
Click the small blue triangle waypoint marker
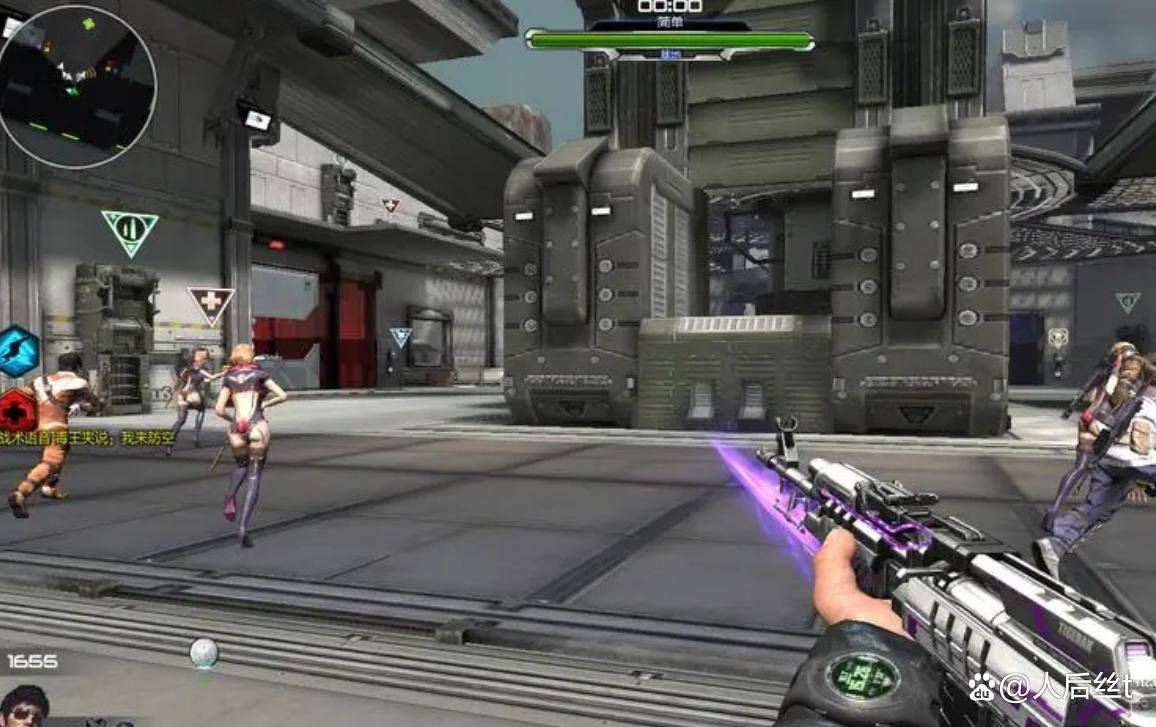click(x=401, y=337)
